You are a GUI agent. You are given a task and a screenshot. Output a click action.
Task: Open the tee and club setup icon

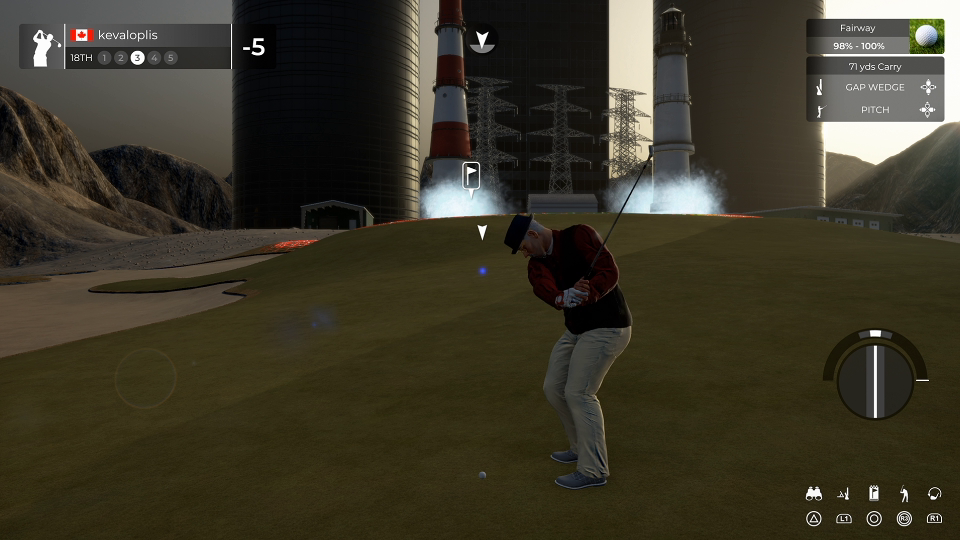[x=844, y=493]
